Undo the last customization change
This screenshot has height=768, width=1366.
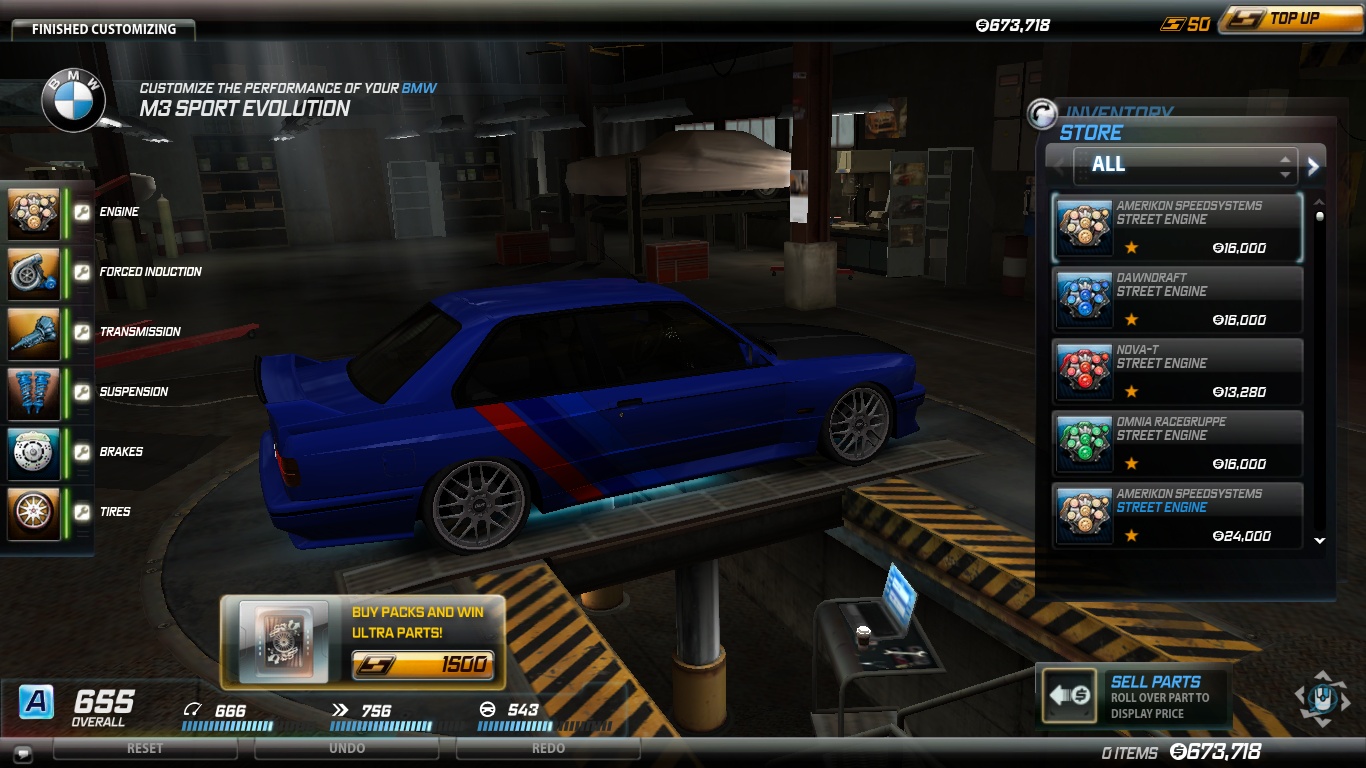[346, 748]
